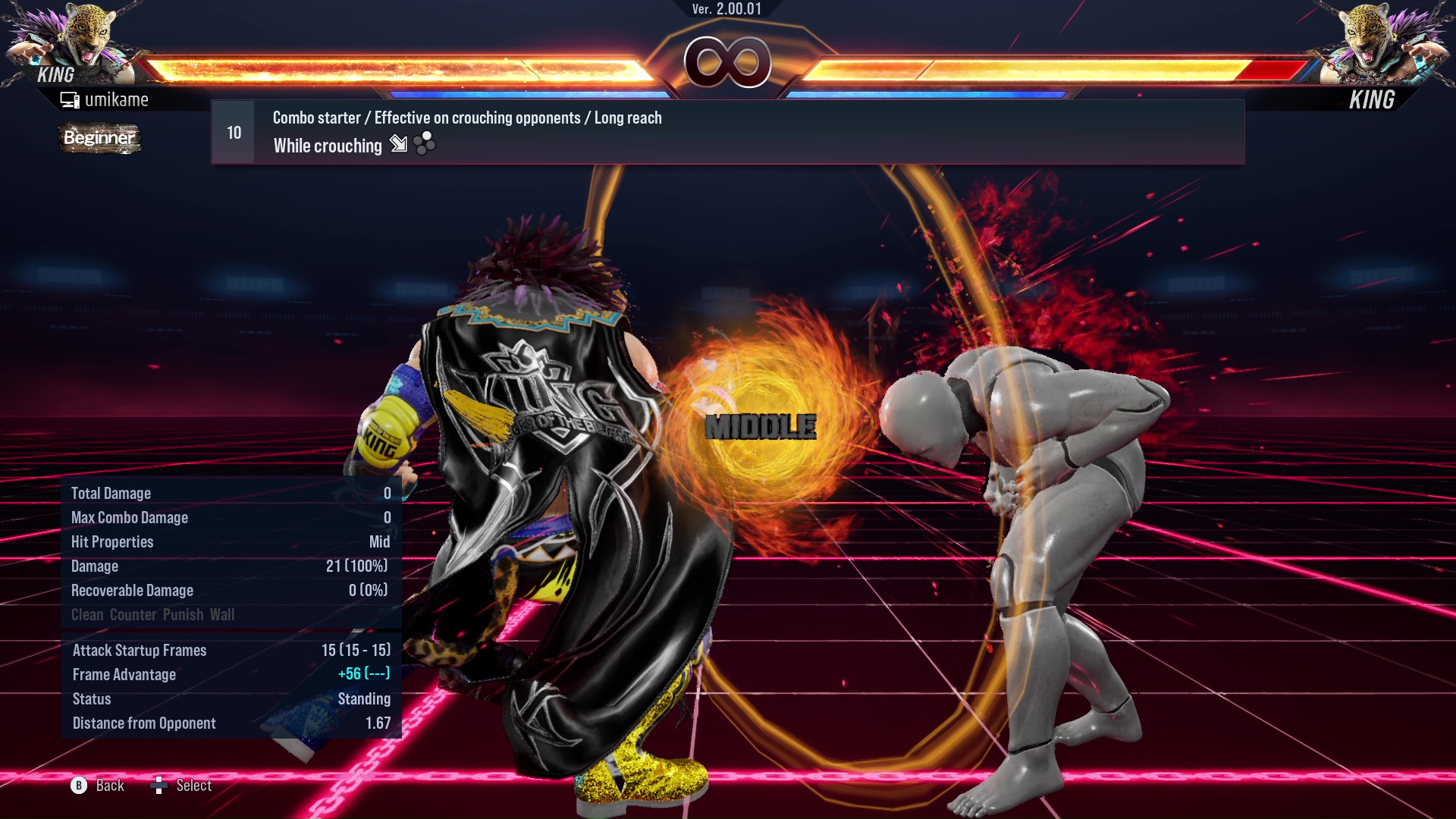The height and width of the screenshot is (819, 1456).
Task: Click the d-pad Select icon
Action: pyautogui.click(x=160, y=786)
